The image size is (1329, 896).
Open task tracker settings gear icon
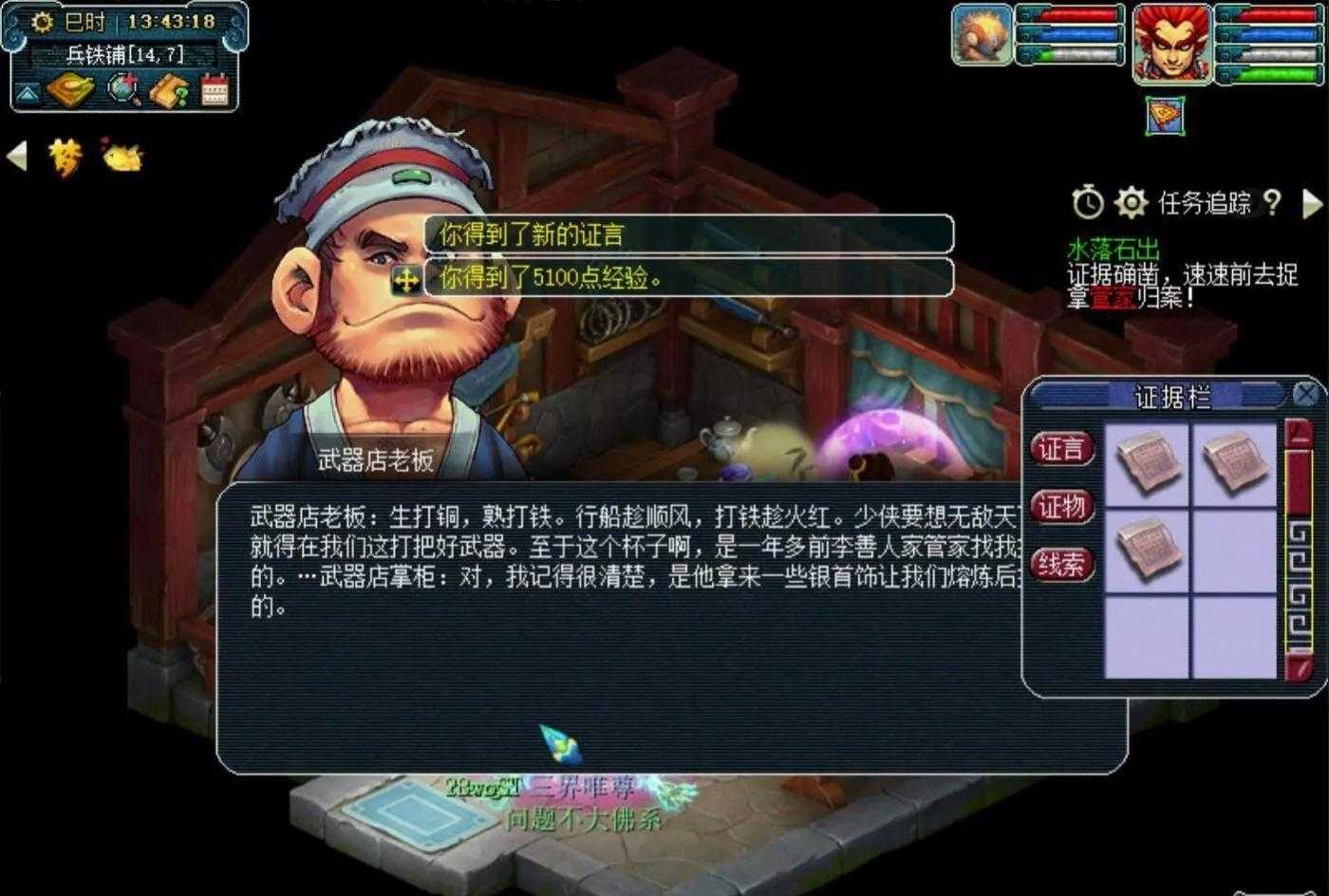click(1132, 200)
